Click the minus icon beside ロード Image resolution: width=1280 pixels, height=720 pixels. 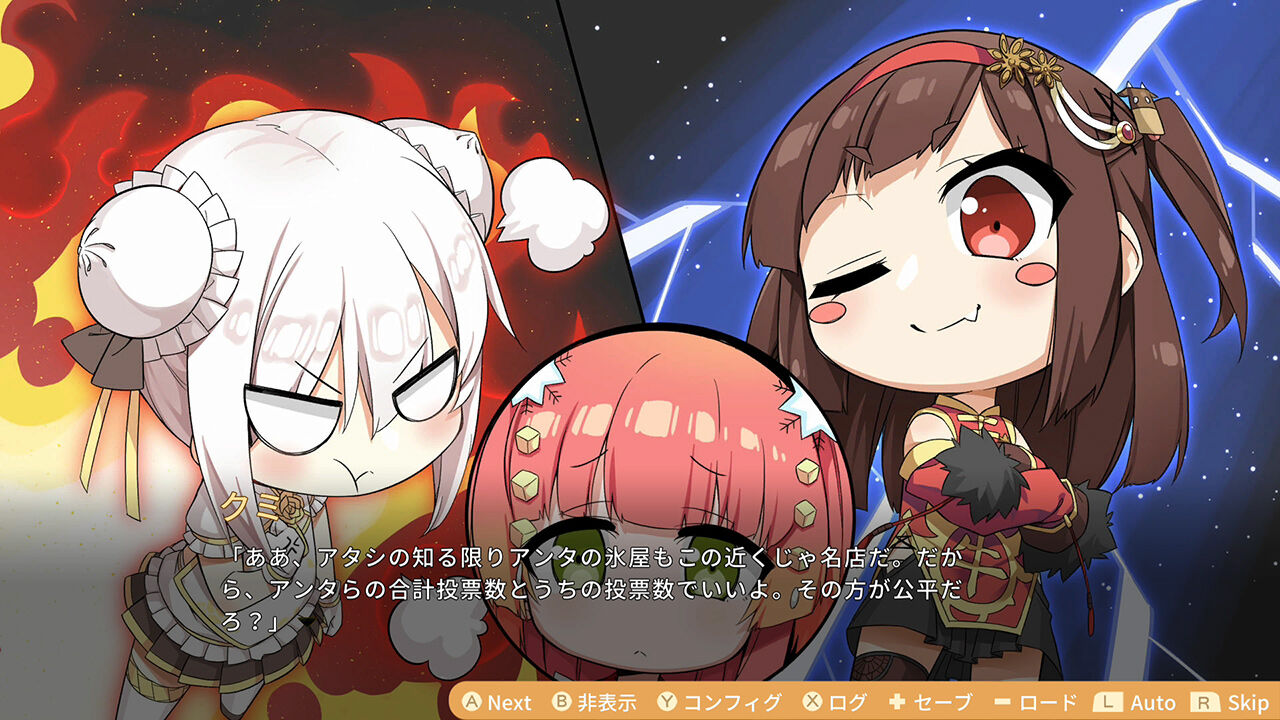(x=1004, y=702)
